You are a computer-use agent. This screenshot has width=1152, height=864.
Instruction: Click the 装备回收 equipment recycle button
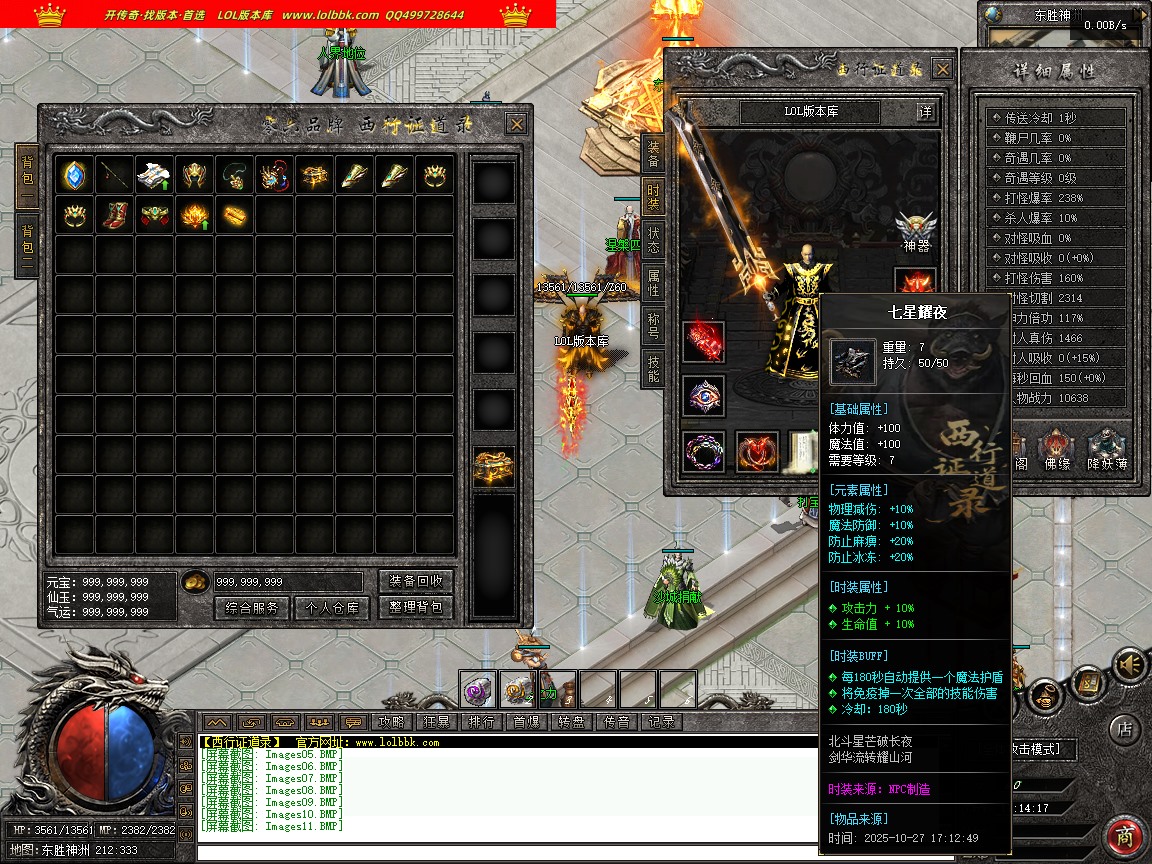pyautogui.click(x=416, y=581)
